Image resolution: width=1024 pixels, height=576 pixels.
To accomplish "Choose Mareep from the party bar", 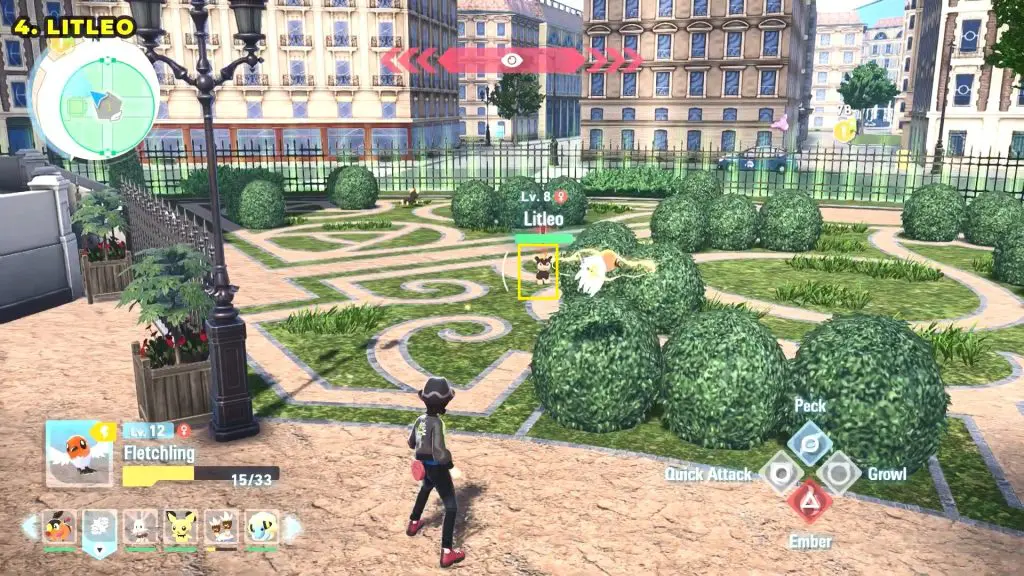I will pyautogui.click(x=261, y=527).
